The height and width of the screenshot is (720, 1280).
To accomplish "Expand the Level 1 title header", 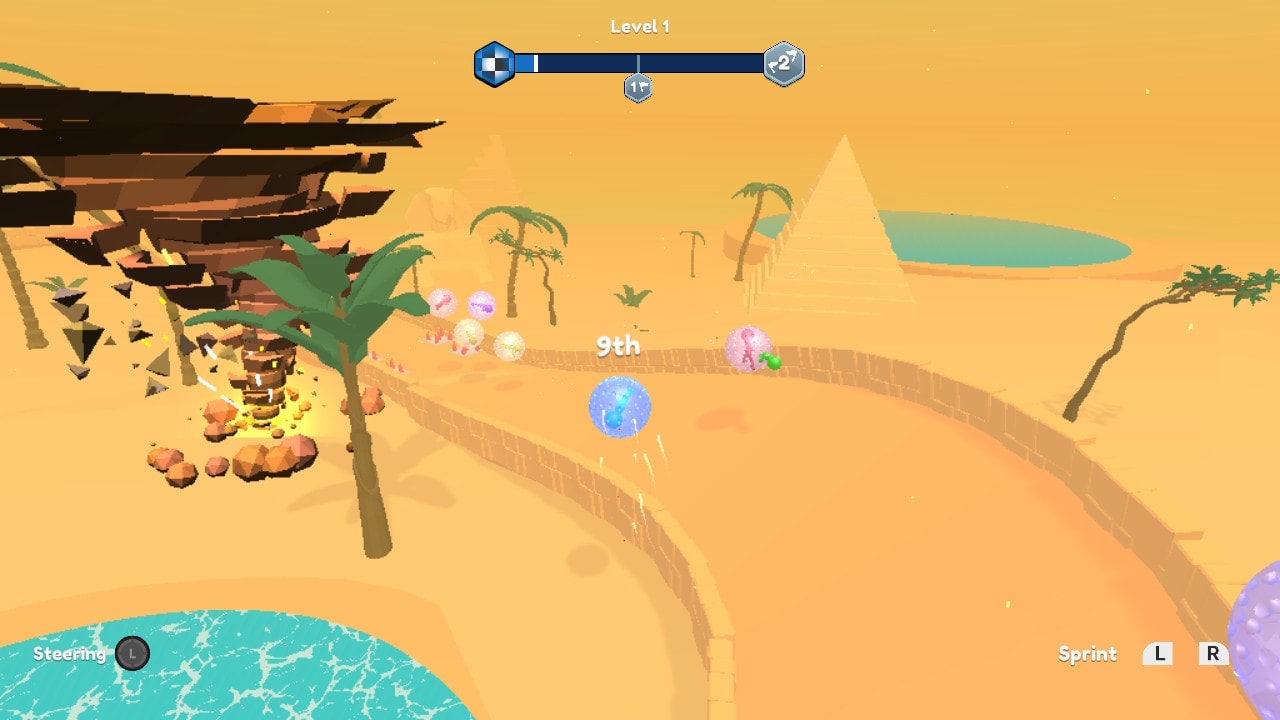I will tap(638, 26).
